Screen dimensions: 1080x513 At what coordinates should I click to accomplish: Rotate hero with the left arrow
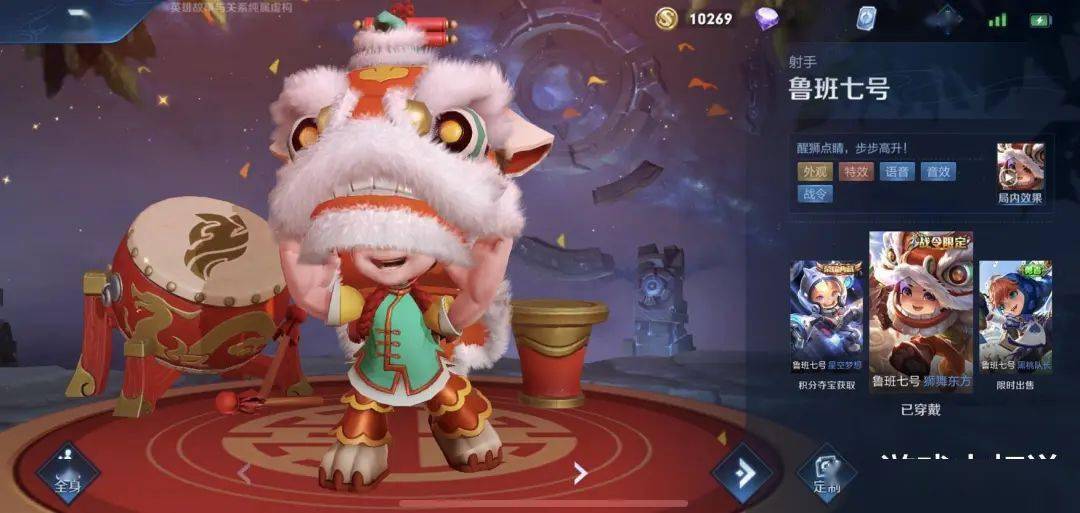244,472
